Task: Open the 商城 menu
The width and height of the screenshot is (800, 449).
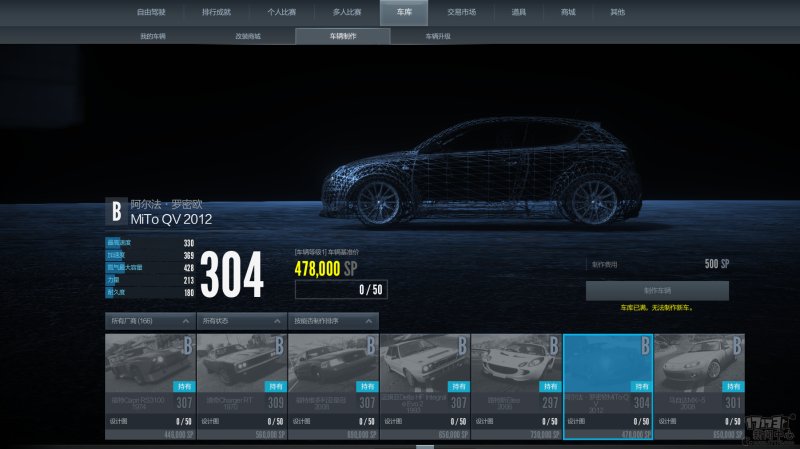Action: [x=568, y=12]
